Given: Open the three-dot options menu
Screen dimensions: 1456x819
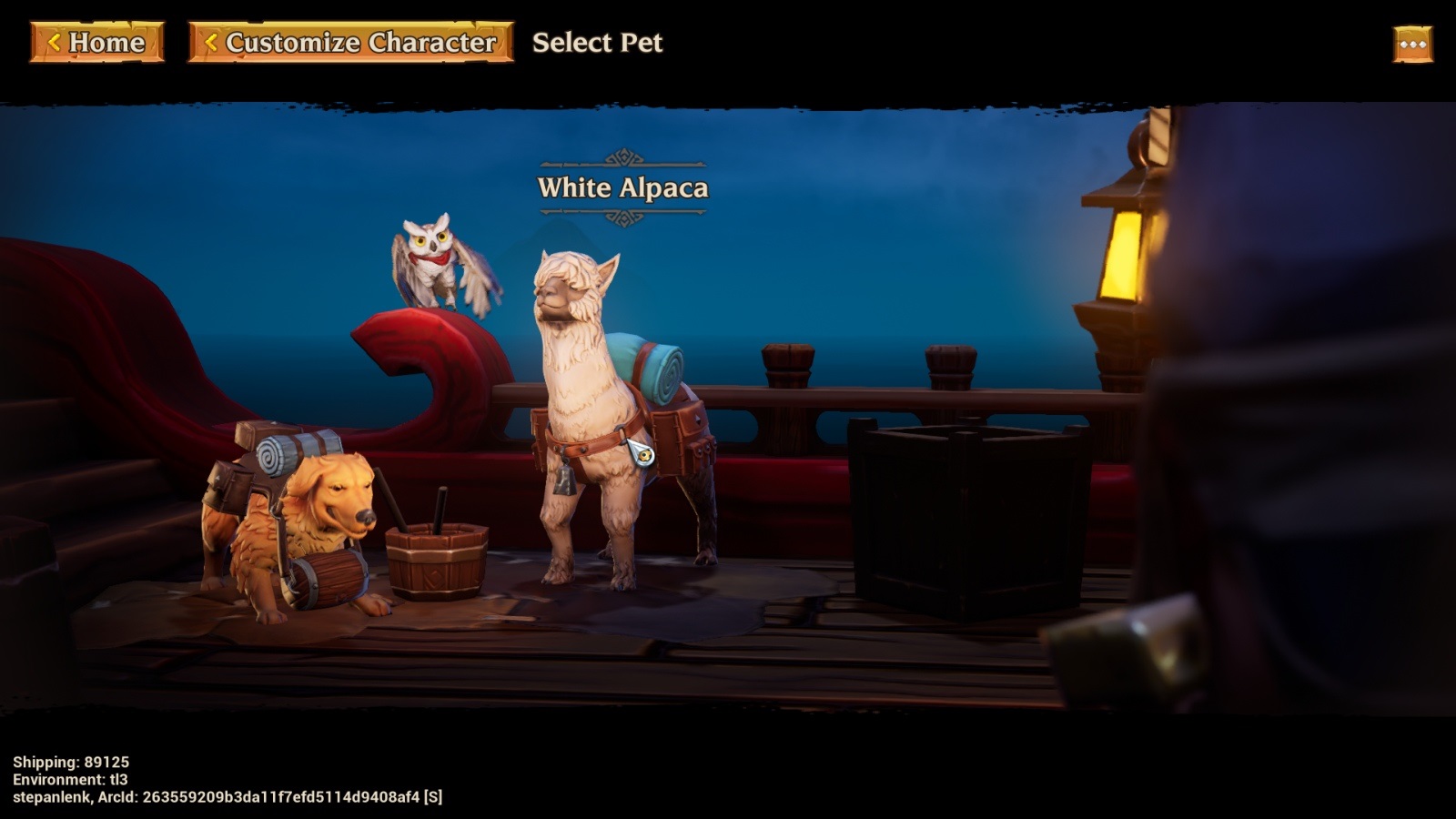Looking at the screenshot, I should 1412,44.
